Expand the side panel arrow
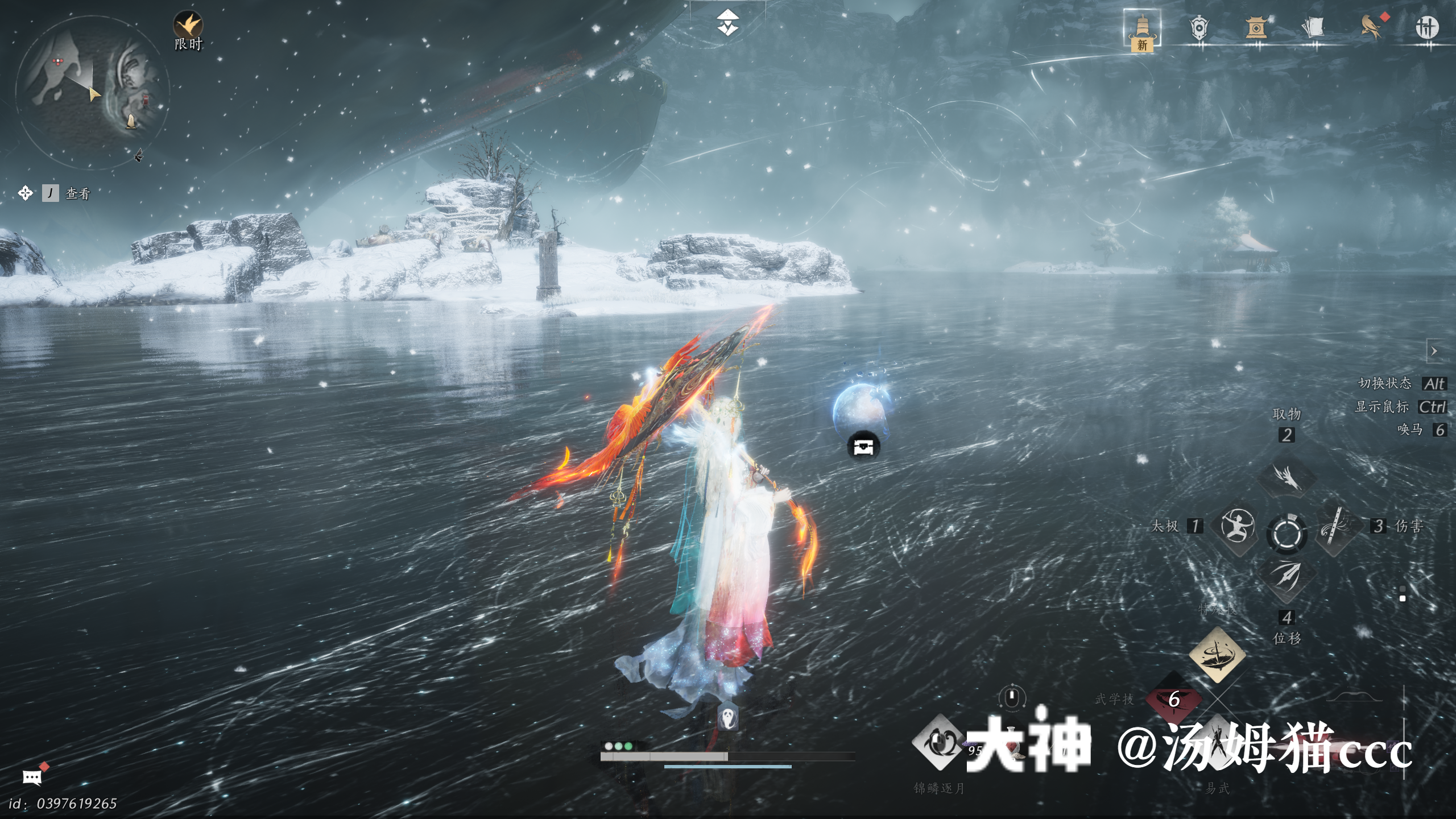This screenshot has height=819, width=1456. pos(1434,351)
